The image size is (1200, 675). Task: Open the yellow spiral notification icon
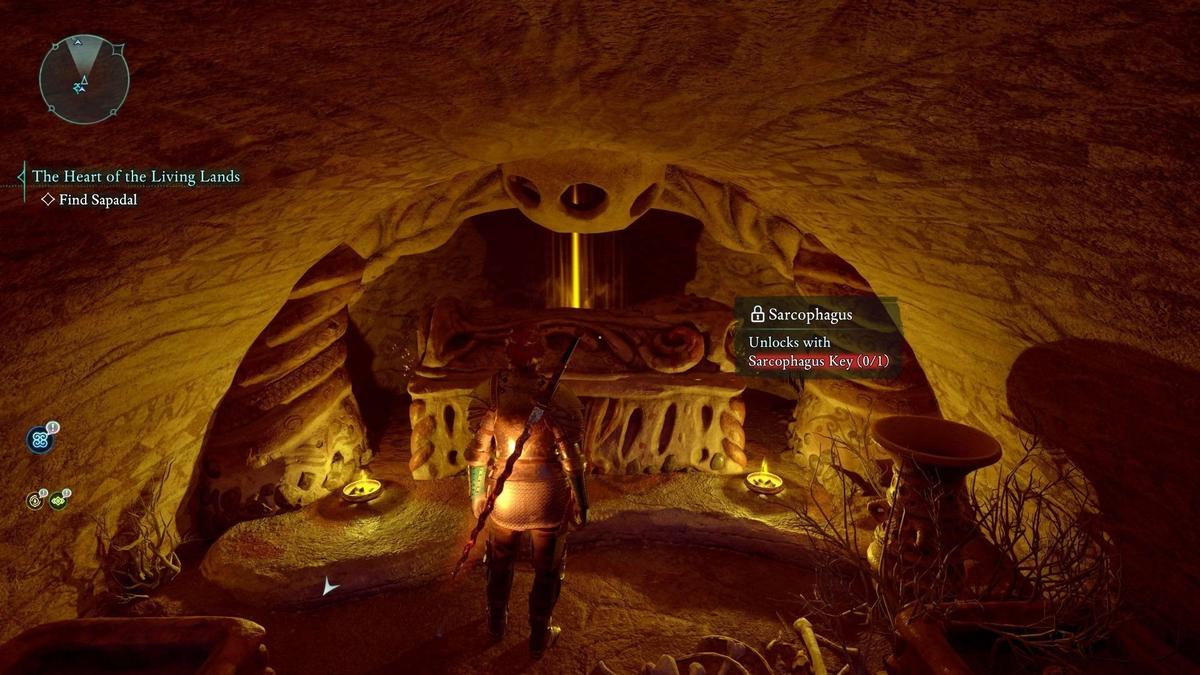[x=35, y=500]
